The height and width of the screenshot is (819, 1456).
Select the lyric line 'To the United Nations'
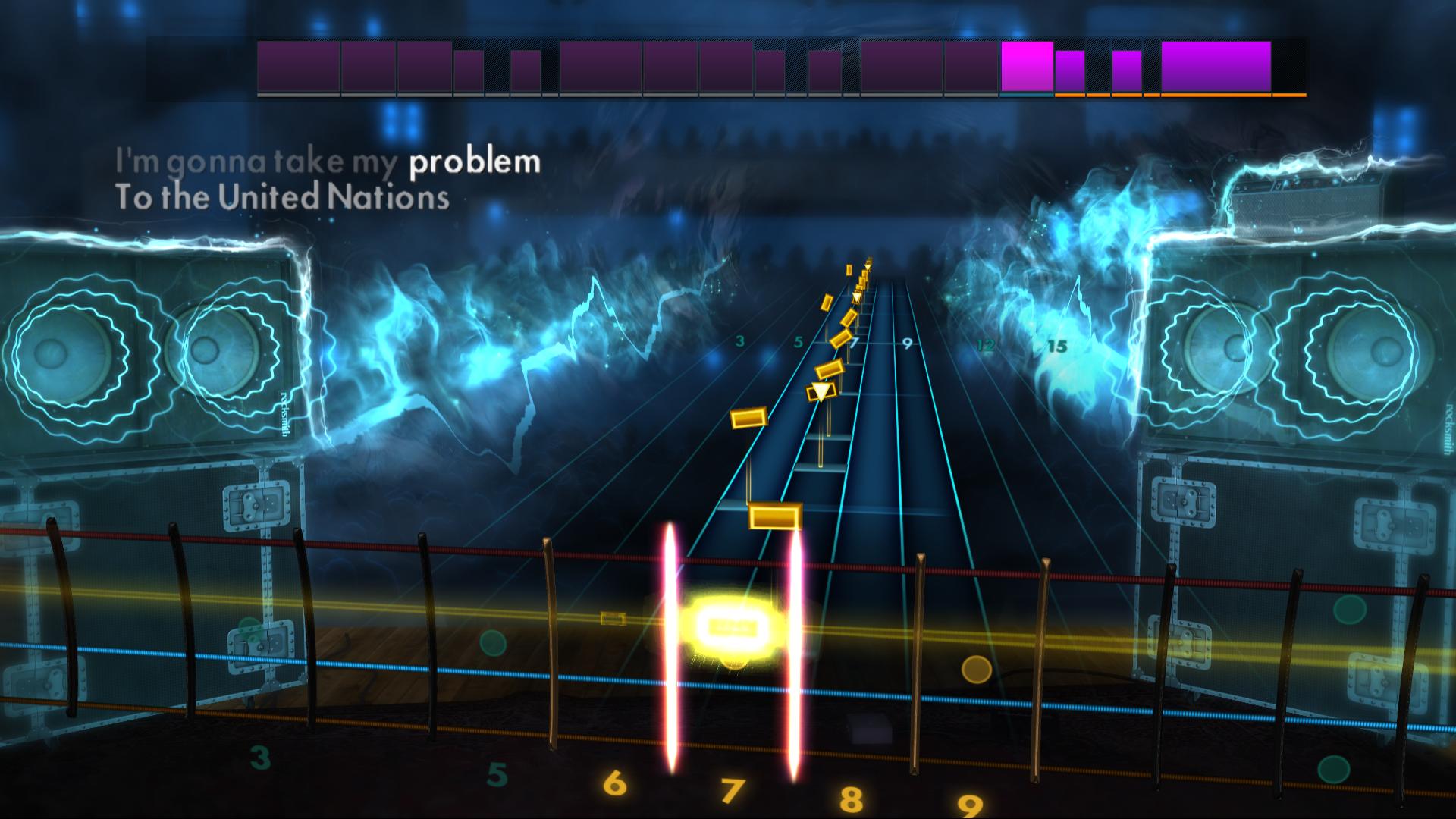click(x=282, y=197)
